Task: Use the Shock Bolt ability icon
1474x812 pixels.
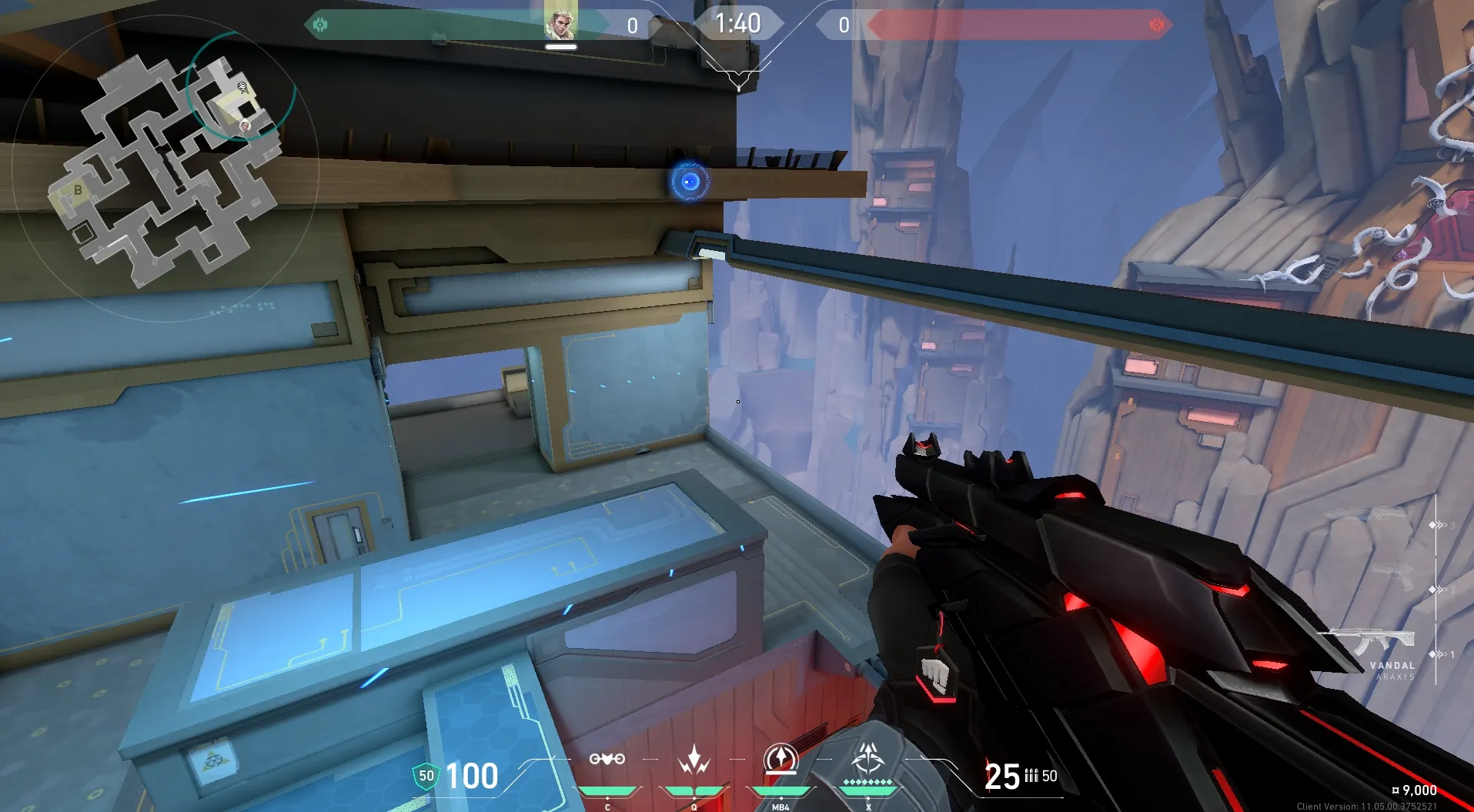Action: point(694,760)
